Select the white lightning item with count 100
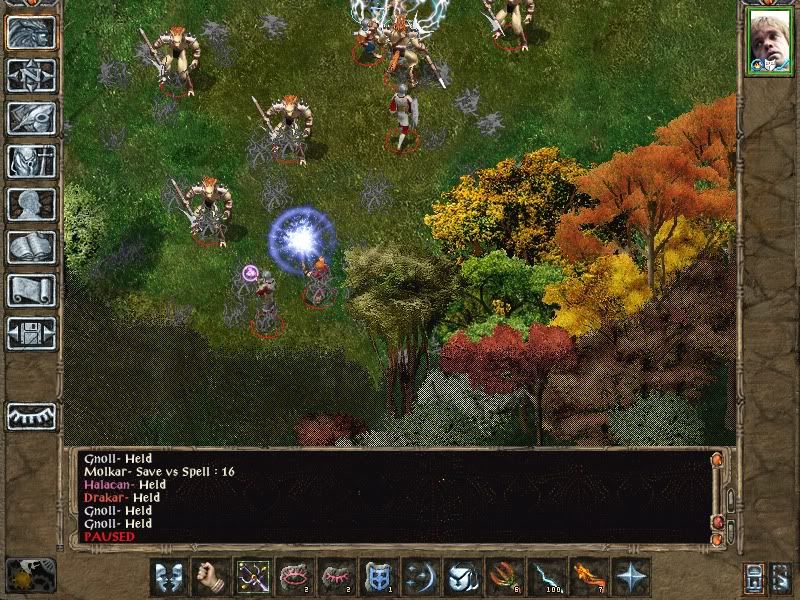Screen dimensions: 800x600 tap(547, 577)
